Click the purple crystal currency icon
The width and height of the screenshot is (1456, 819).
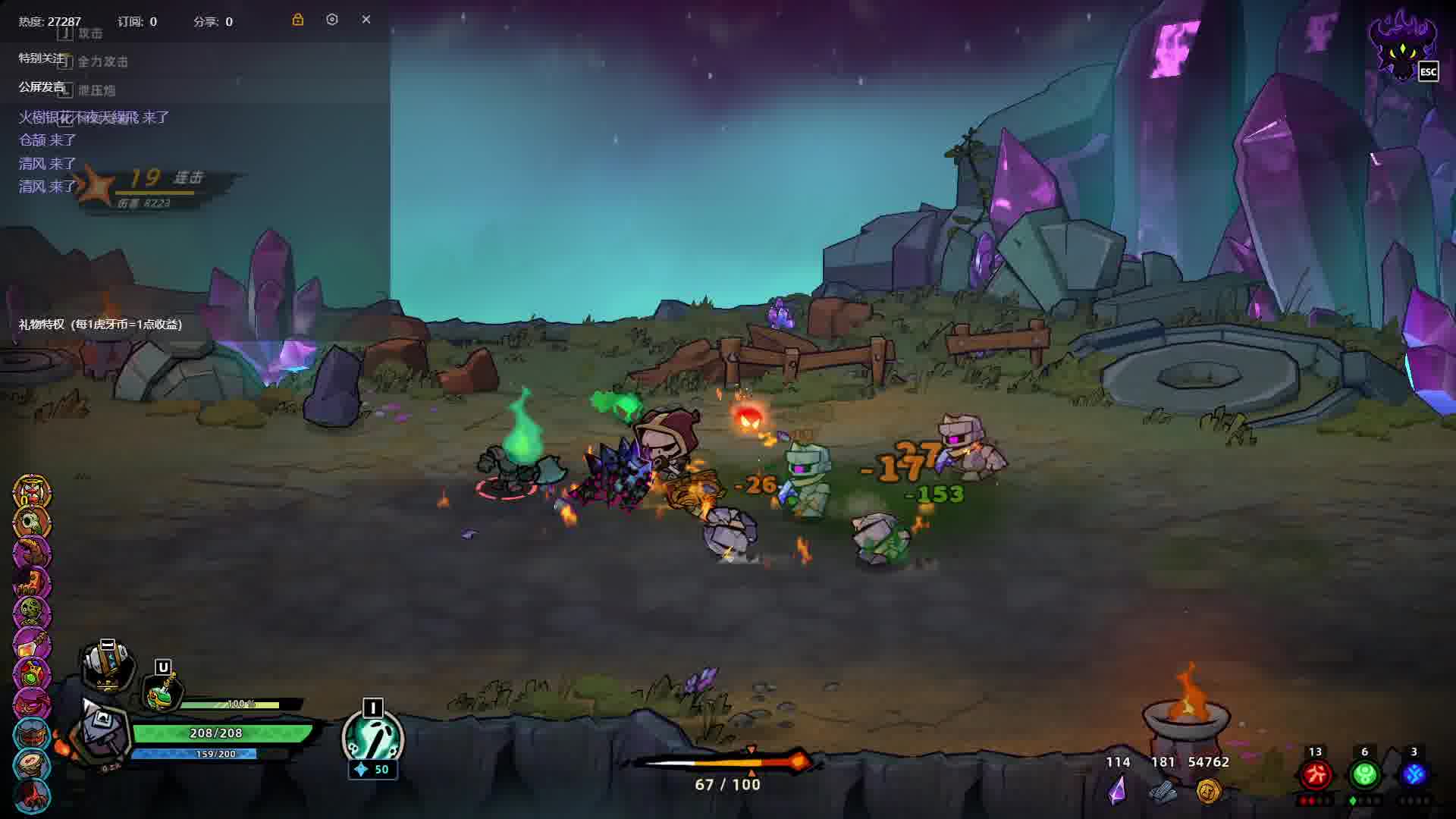coord(1117,791)
